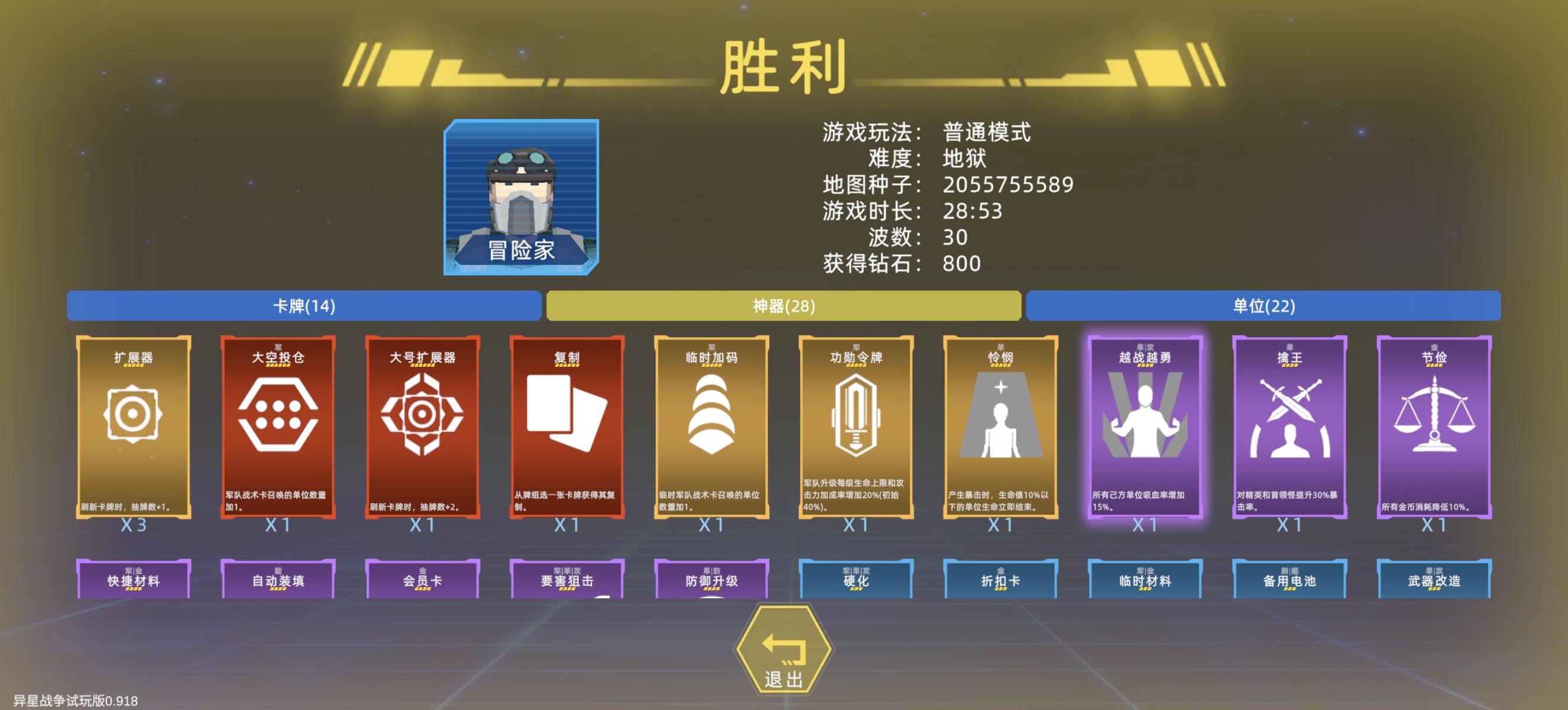Click the 备用电池 item
The width and height of the screenshot is (1568, 710).
click(1290, 580)
